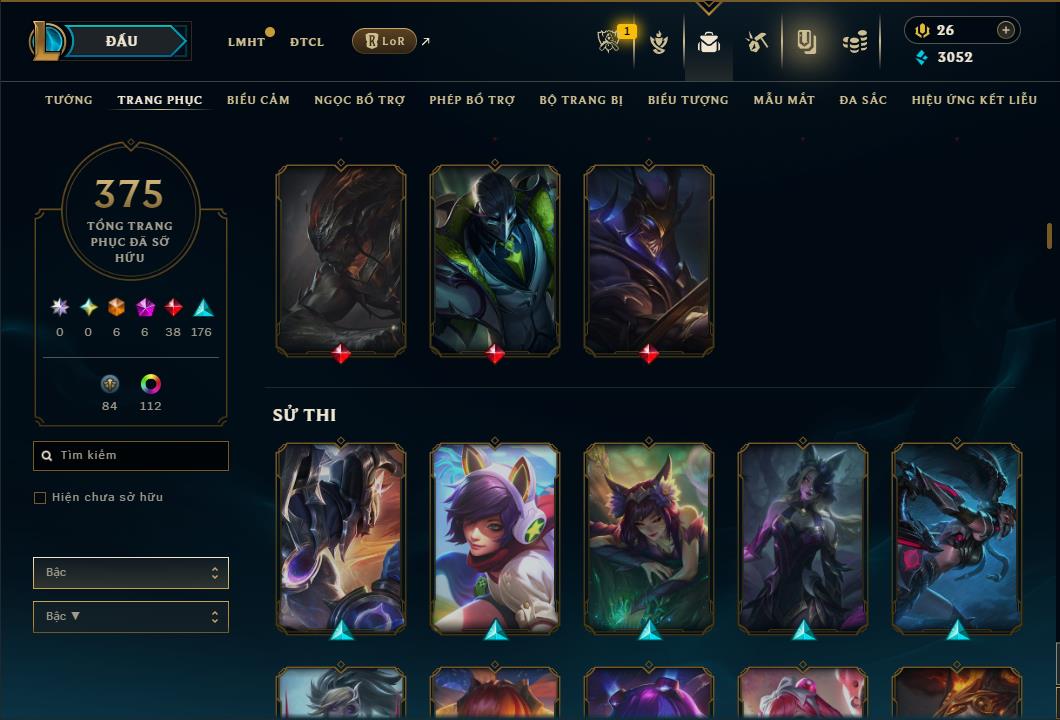Viewport: 1060px width, 720px height.
Task: Toggle the Hiện chưa sở hữu checkbox
Action: click(x=40, y=498)
